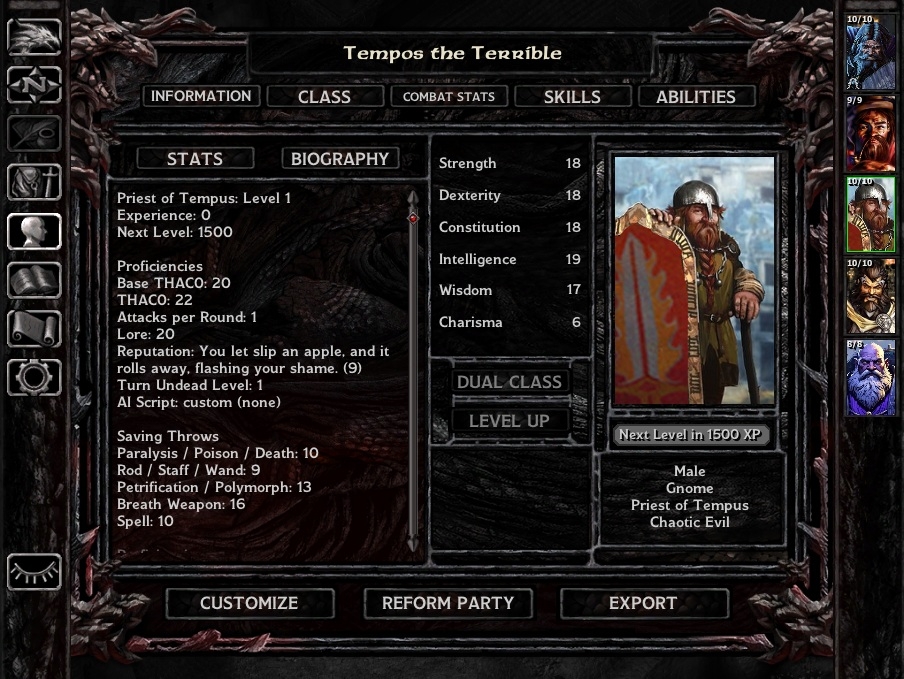Click the Level Up button

coord(509,421)
